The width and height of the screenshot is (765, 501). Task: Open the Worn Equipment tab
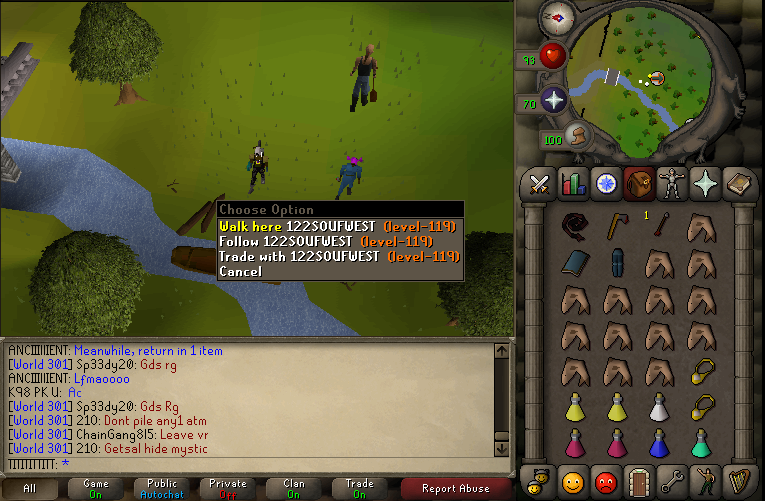672,184
